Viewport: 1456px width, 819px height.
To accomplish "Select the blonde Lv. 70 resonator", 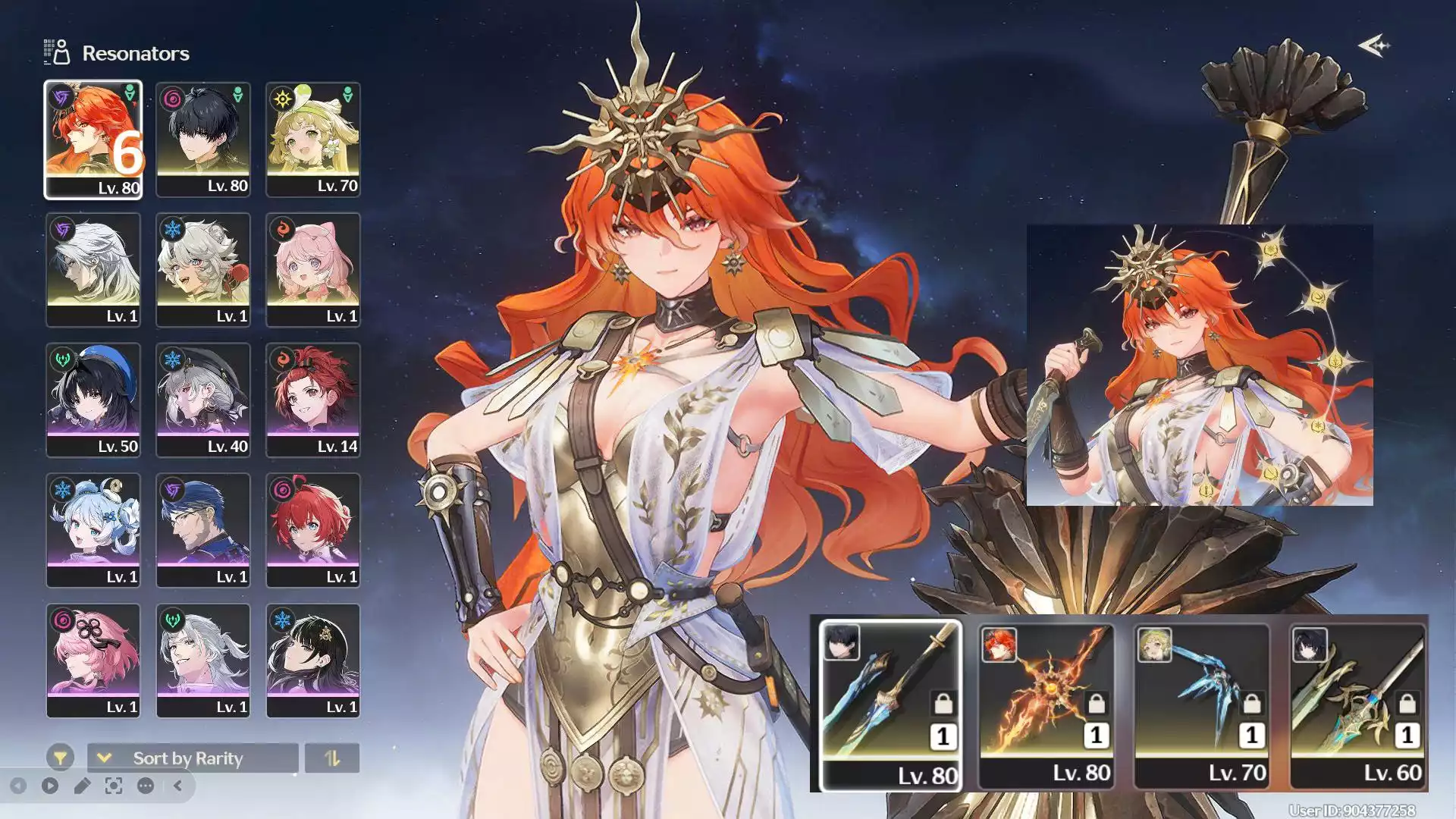I will [312, 140].
